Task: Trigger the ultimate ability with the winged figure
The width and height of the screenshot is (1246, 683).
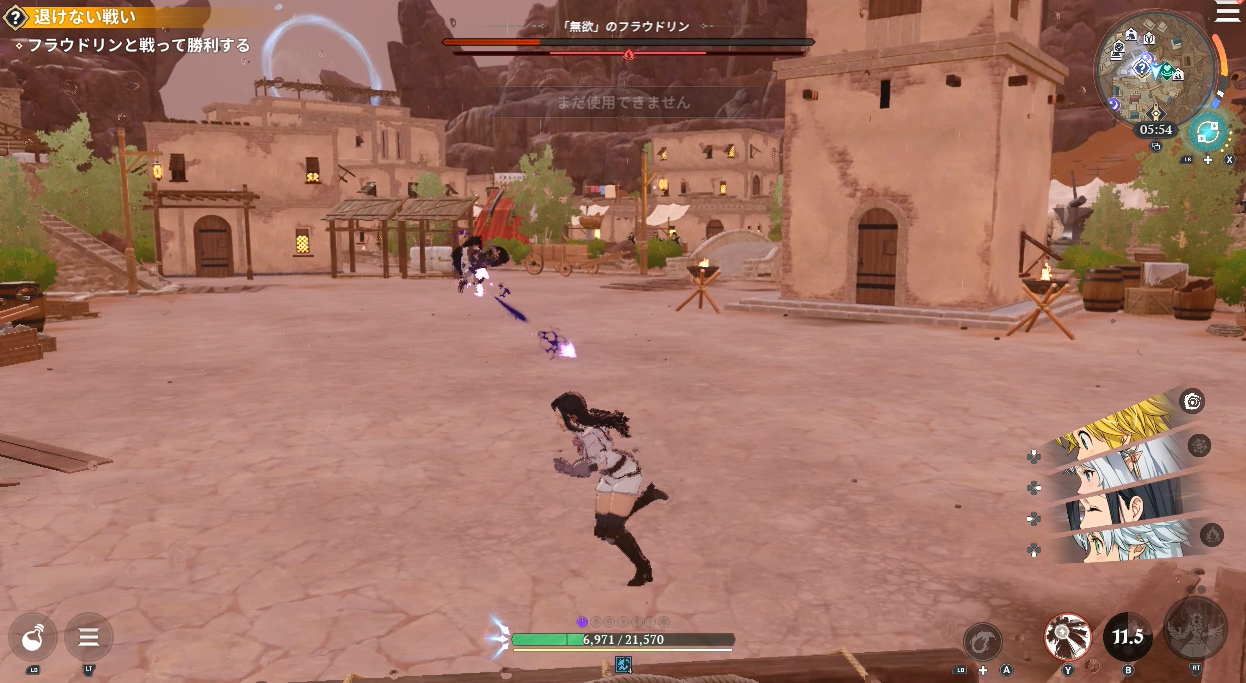Action: click(1195, 628)
